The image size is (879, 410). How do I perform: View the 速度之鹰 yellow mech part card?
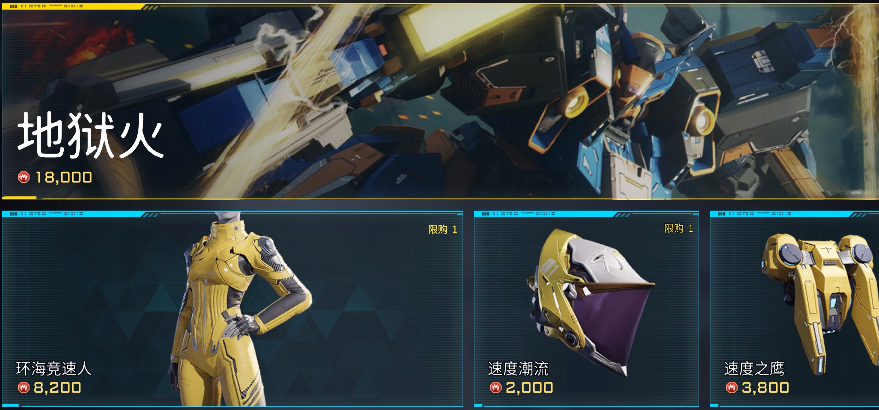click(795, 310)
